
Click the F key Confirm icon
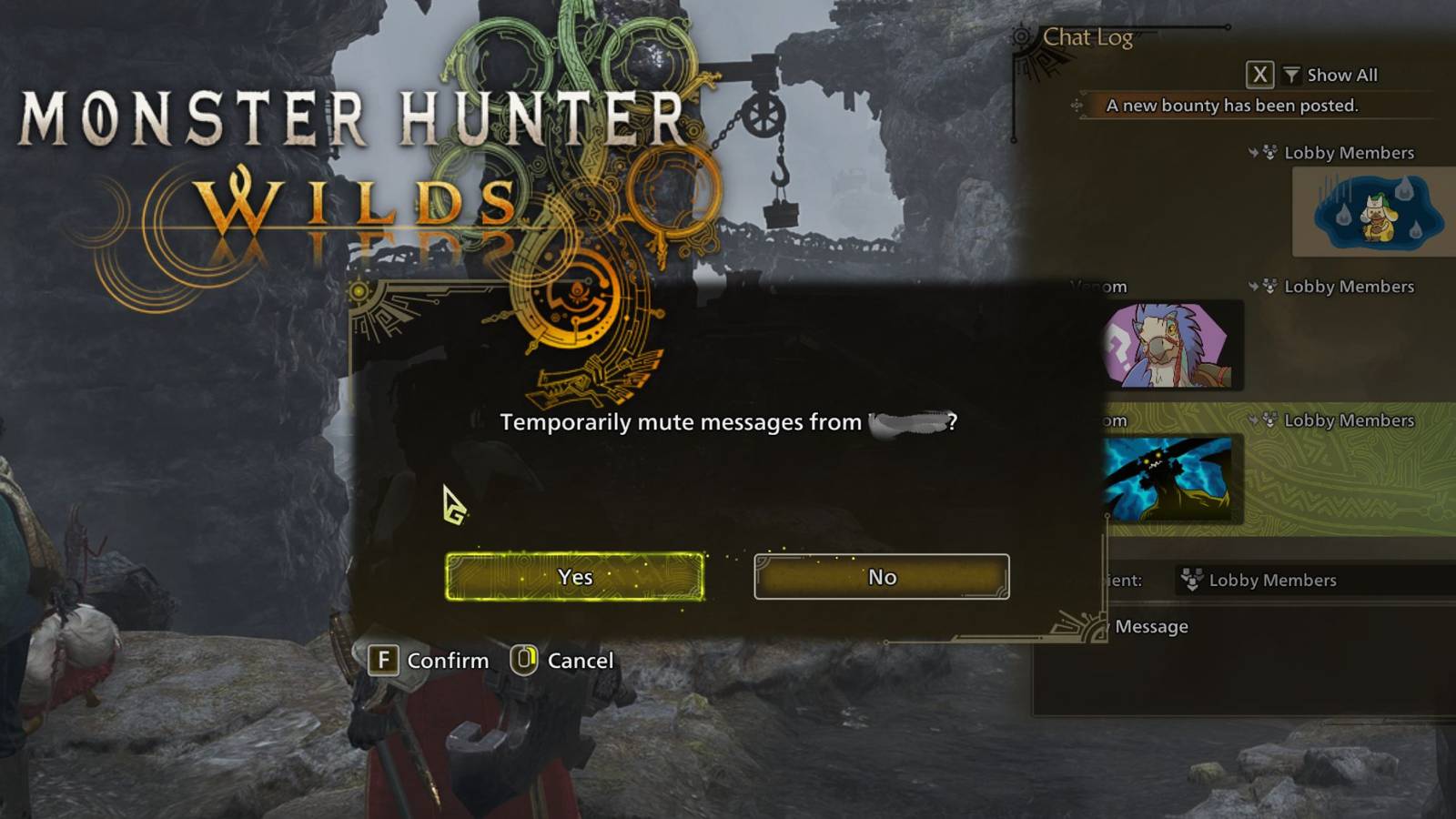click(385, 661)
